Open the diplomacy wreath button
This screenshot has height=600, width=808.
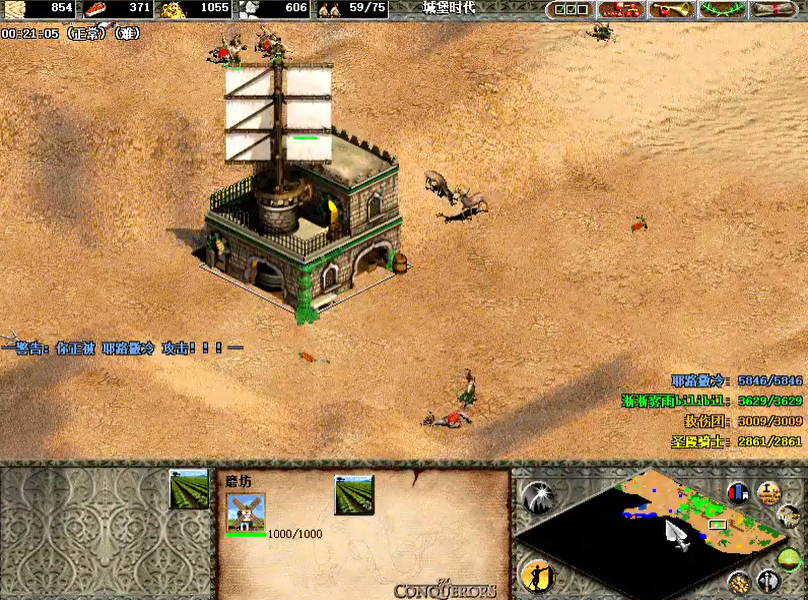click(x=724, y=10)
